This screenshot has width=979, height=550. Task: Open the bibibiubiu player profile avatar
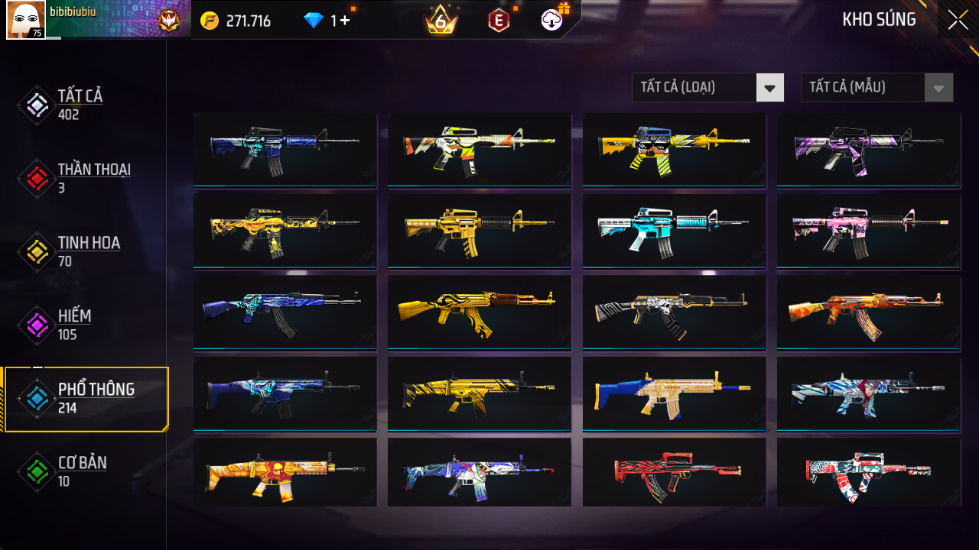(x=25, y=21)
